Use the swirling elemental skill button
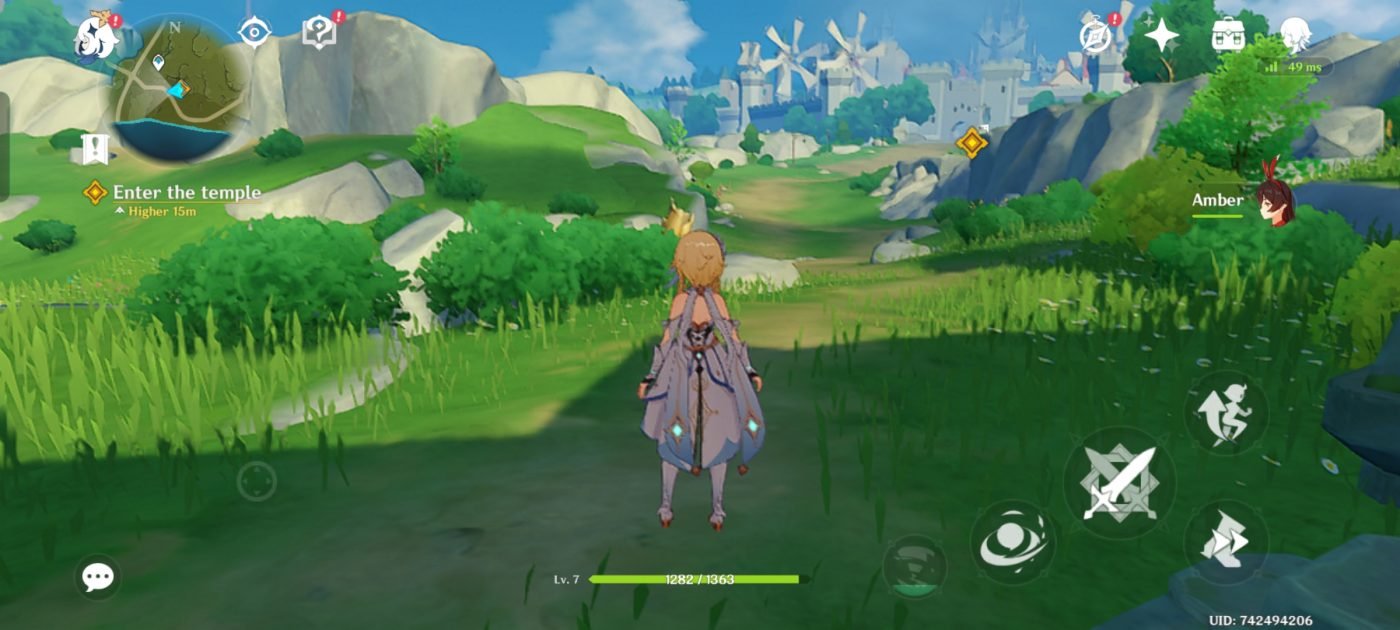1400x630 pixels. tap(1012, 542)
